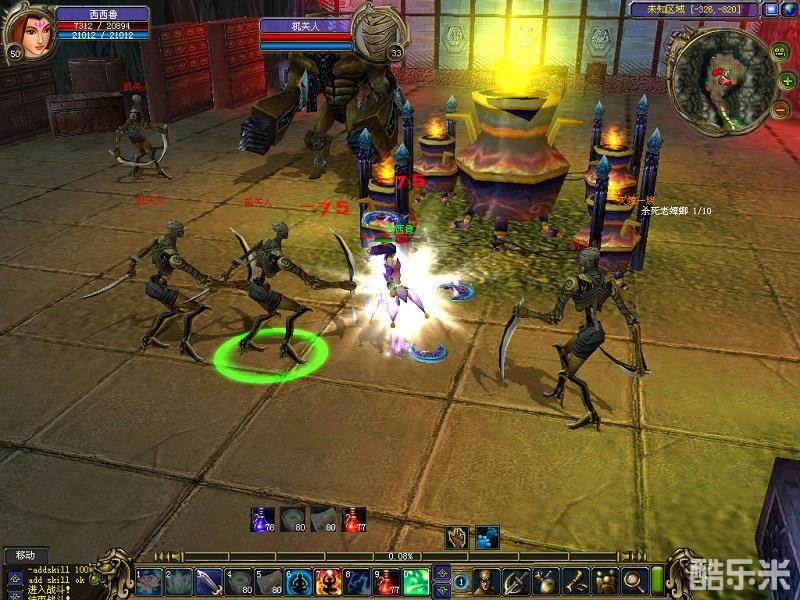The height and width of the screenshot is (600, 800).
Task: Click the 移动 chat tab
Action: coord(24,554)
